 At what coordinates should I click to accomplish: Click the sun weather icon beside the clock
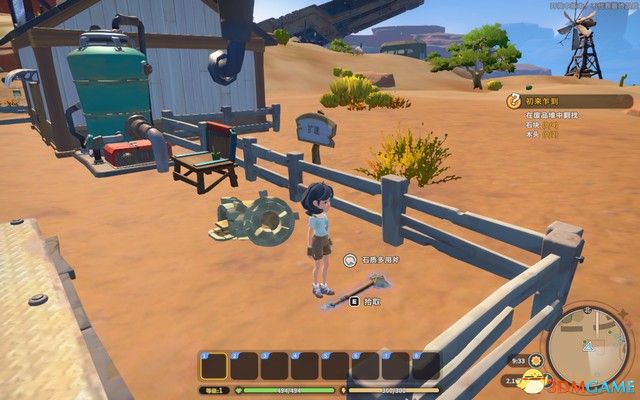pos(537,360)
